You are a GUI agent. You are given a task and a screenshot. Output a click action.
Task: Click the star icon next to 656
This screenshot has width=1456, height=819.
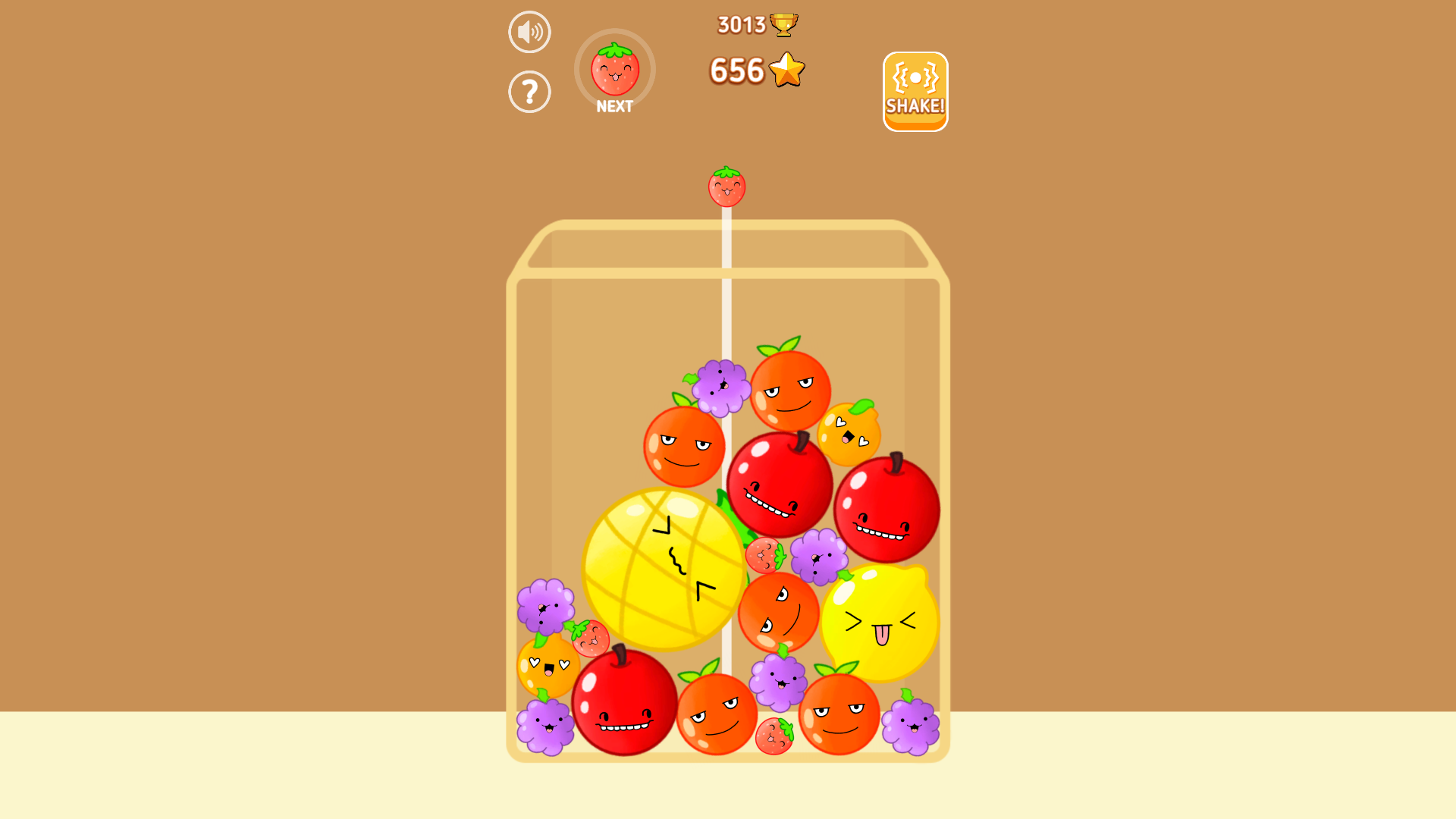pos(786,70)
